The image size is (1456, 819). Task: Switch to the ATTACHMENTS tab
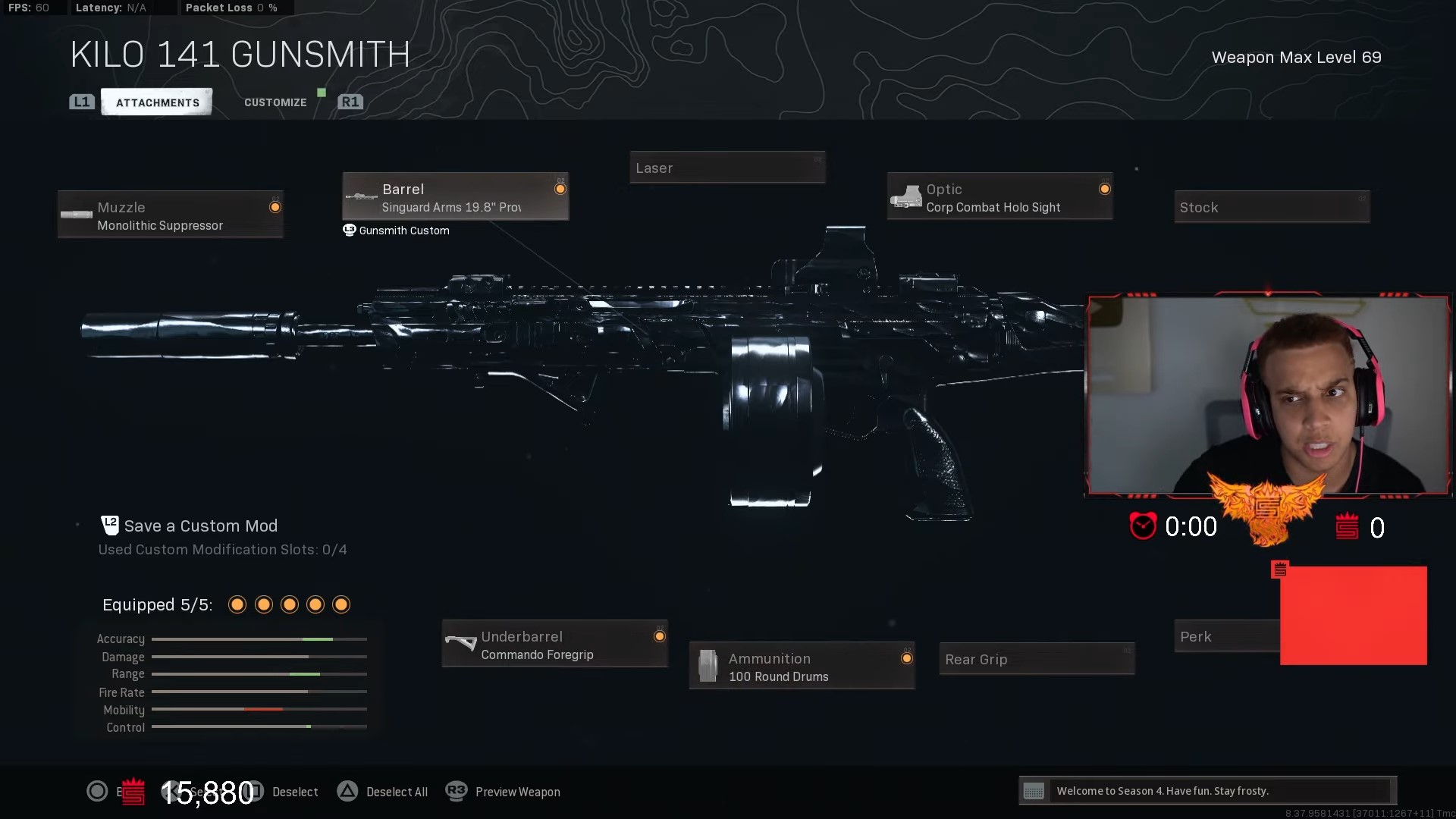[x=156, y=102]
